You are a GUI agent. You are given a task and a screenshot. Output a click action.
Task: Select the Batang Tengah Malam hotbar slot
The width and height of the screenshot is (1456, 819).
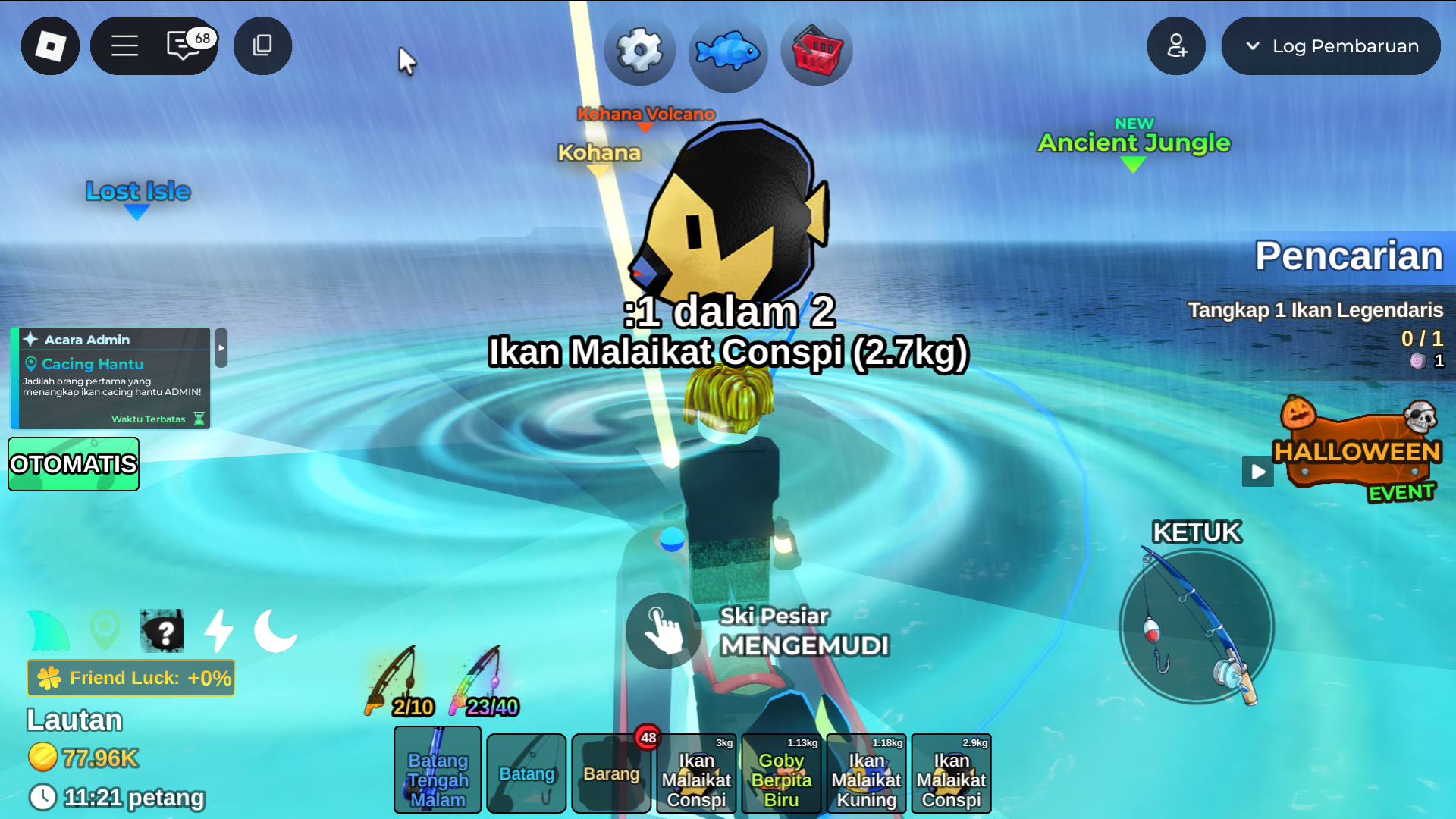(x=438, y=770)
